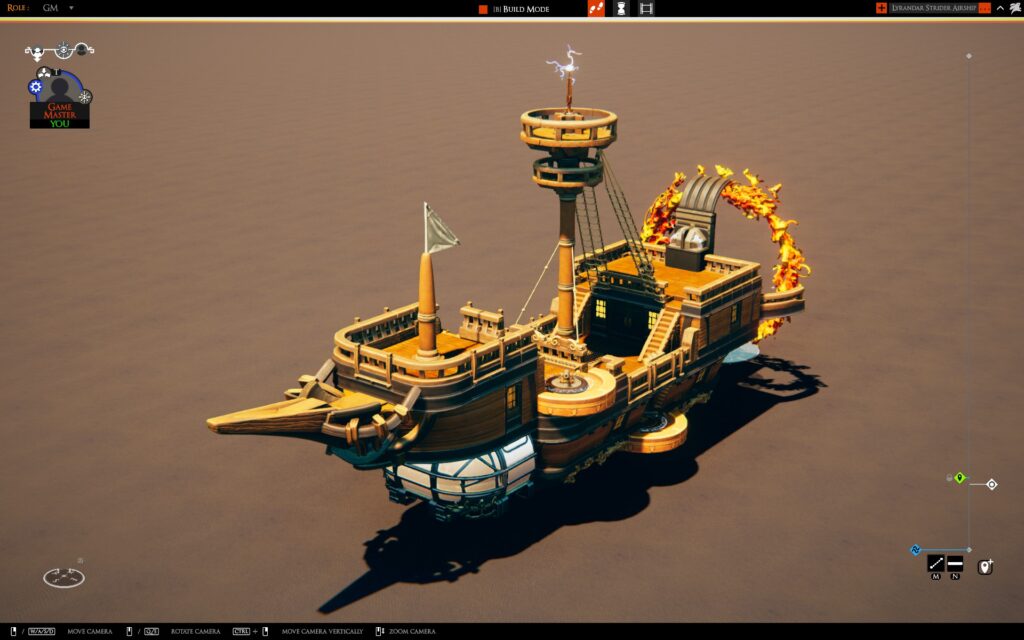Screen dimensions: 1024x640
Task: Click the orange plus button beside the airship name
Action: [x=881, y=8]
